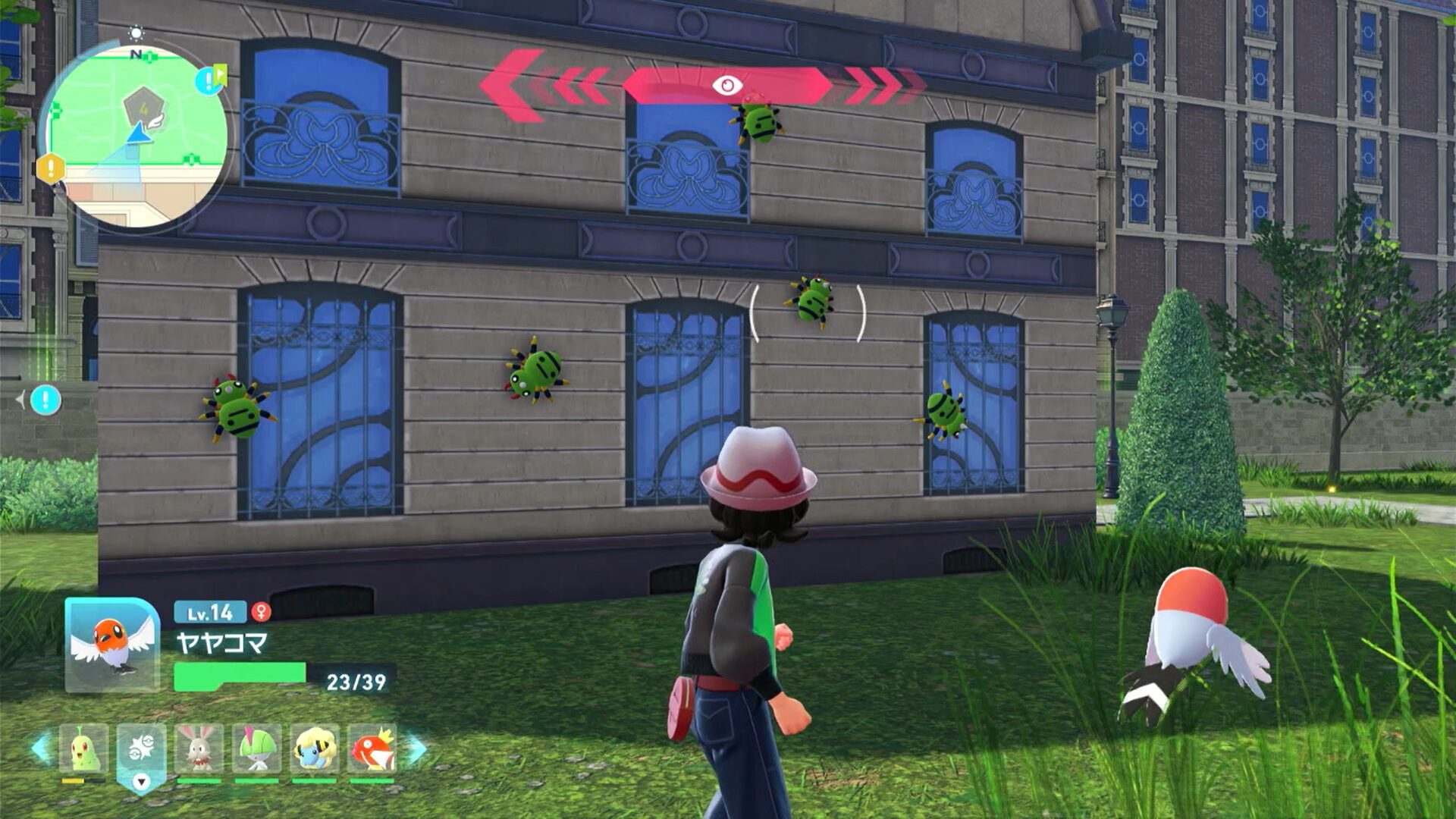Select the yellow hexagon exclamation marker
This screenshot has height=819, width=1456.
51,168
